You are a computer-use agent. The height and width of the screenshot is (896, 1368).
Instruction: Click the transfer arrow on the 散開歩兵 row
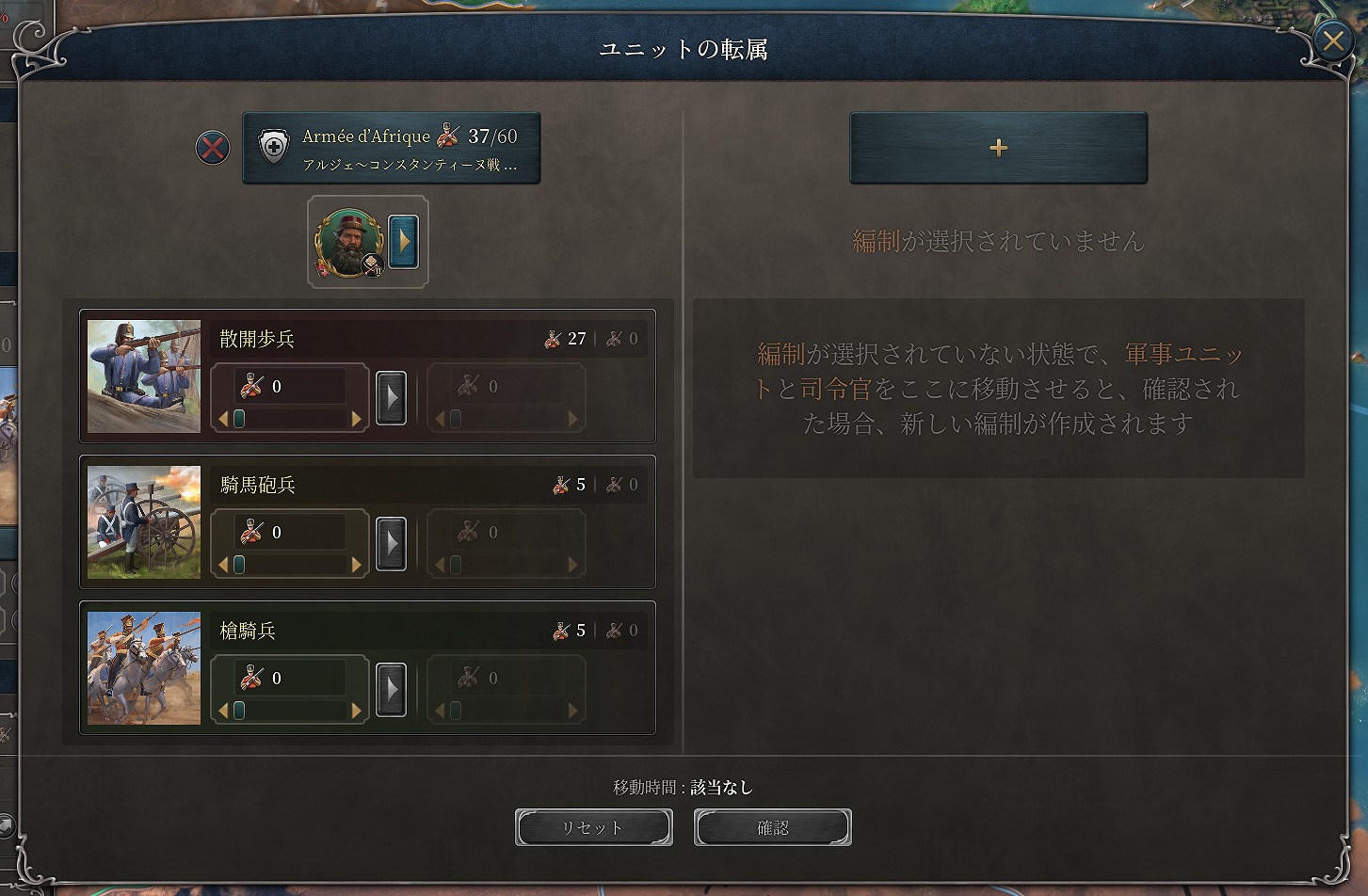392,397
